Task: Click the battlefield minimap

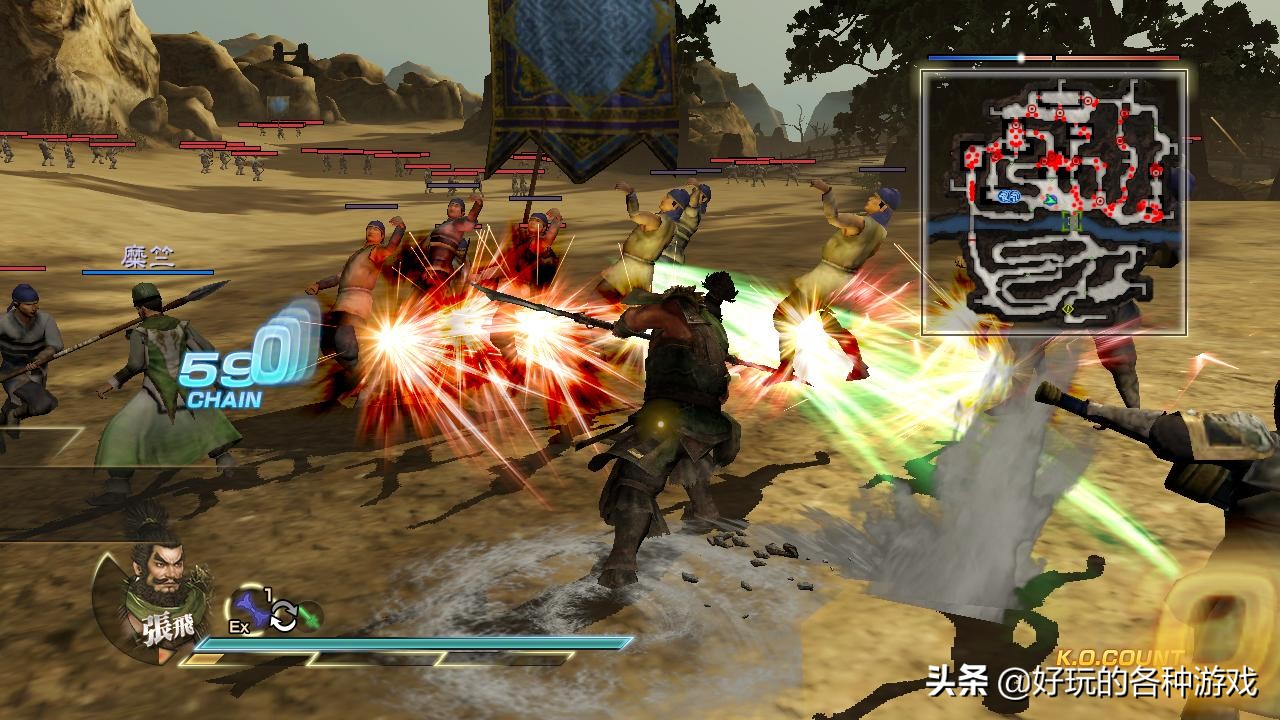Action: (x=1054, y=202)
